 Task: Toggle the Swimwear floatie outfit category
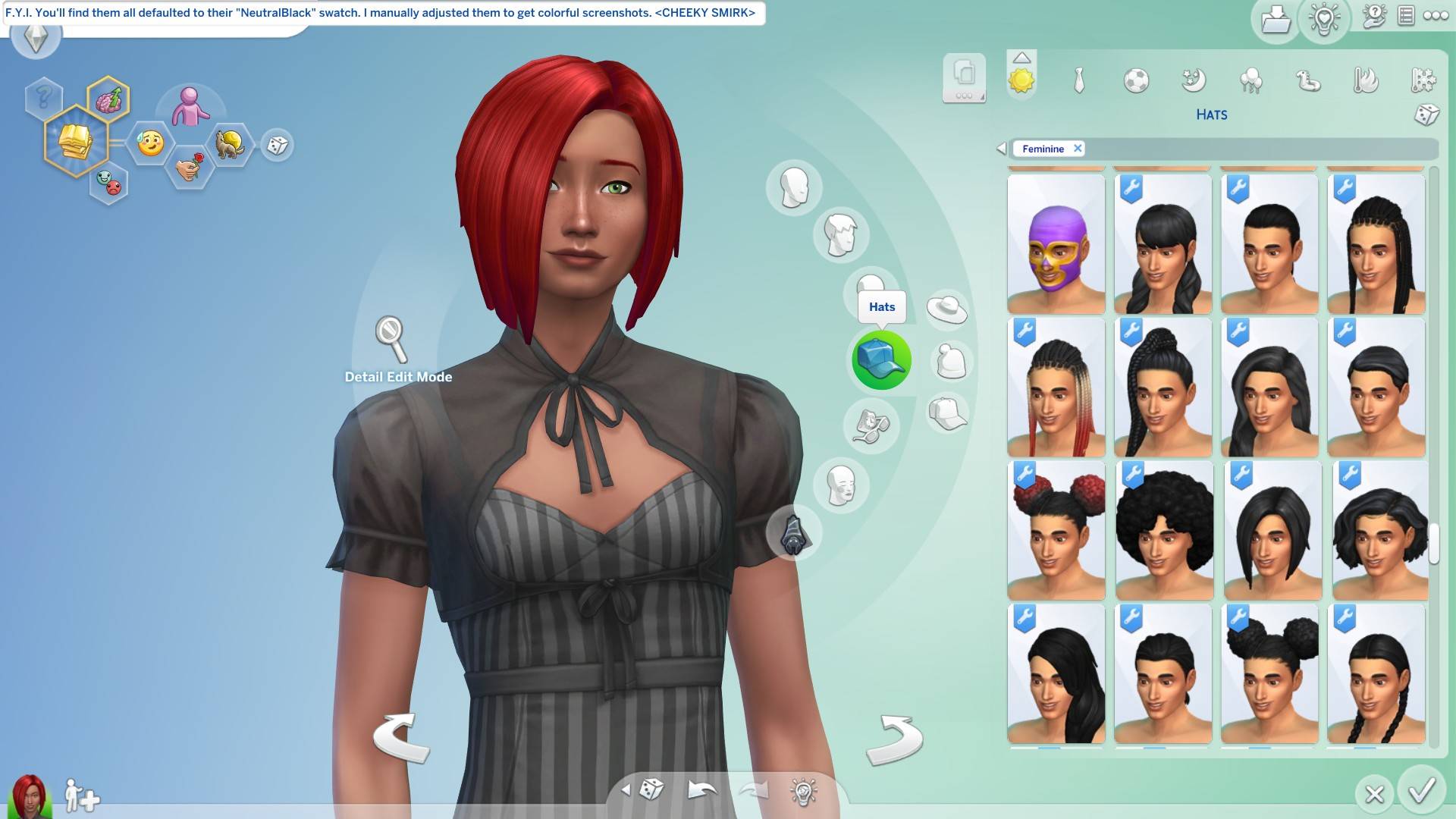pyautogui.click(x=1309, y=81)
